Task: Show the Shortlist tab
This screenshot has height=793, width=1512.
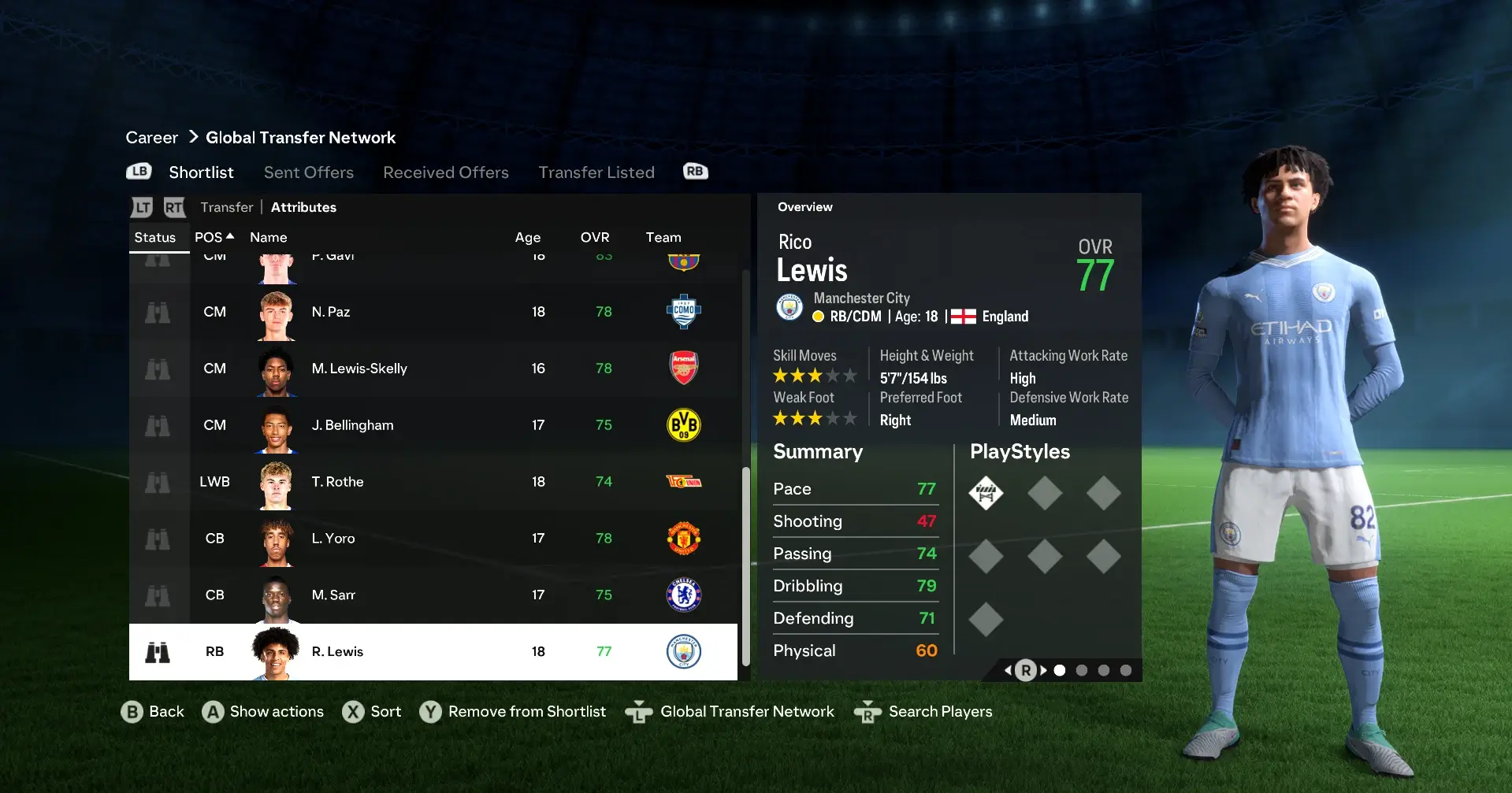Action: (201, 172)
